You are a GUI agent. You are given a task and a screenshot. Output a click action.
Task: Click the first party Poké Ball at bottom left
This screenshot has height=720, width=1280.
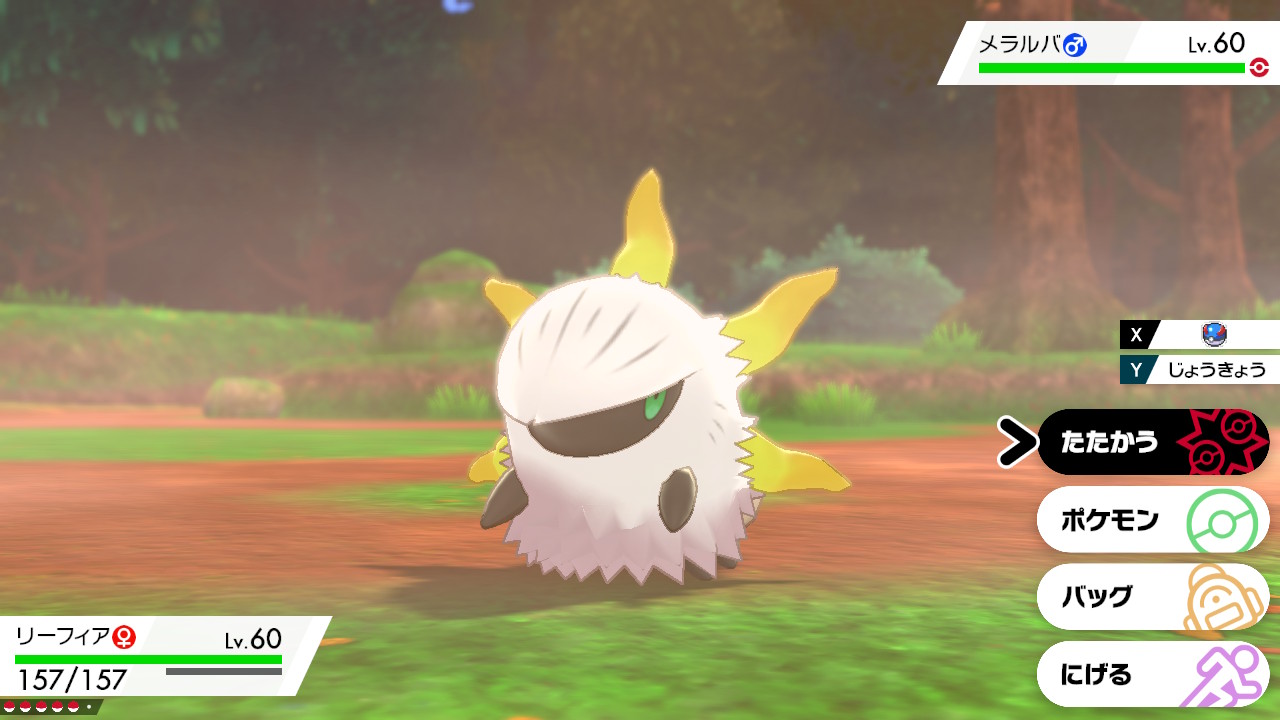(x=10, y=706)
